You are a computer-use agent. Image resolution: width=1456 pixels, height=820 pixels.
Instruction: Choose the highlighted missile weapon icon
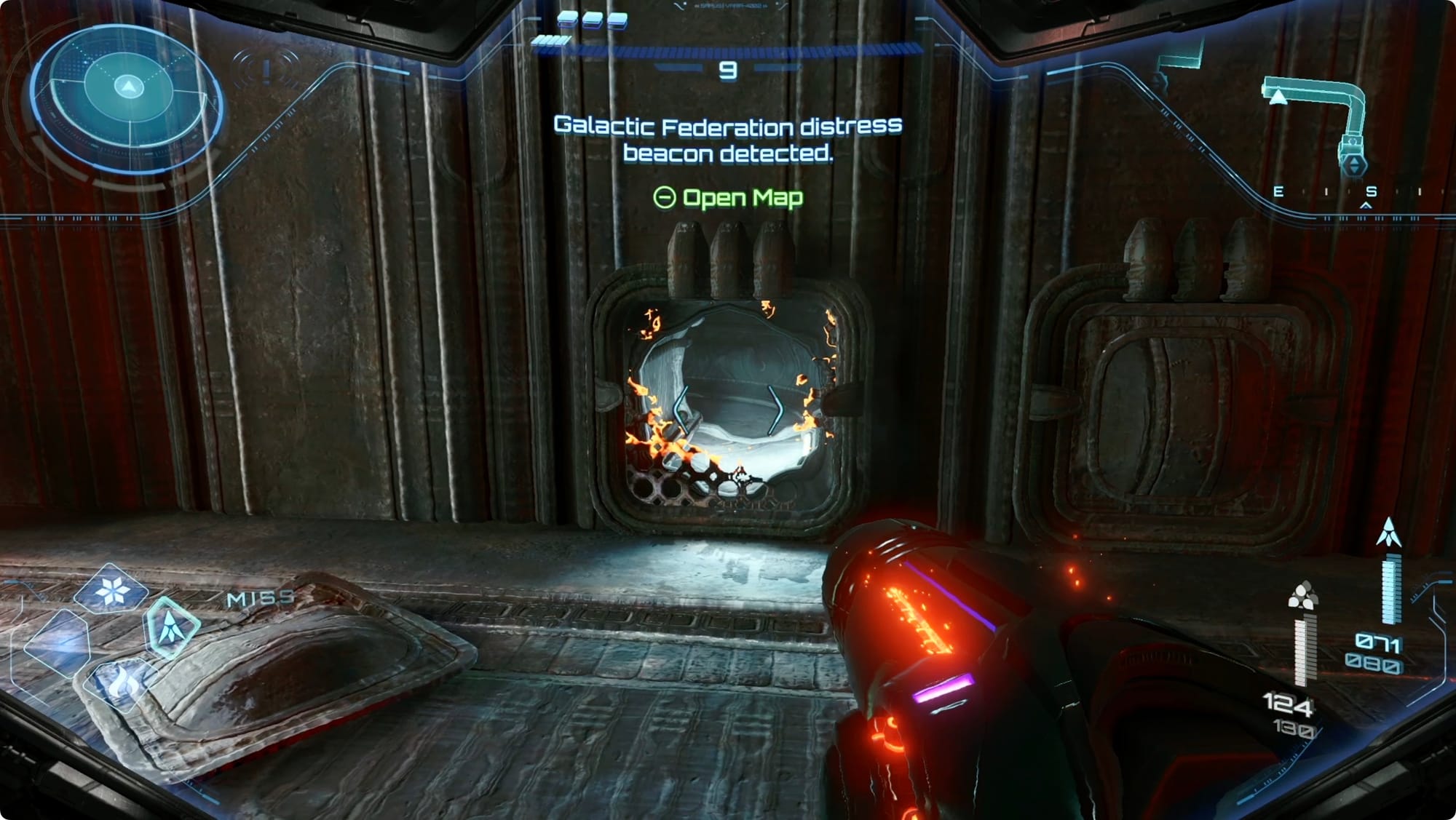(x=172, y=627)
